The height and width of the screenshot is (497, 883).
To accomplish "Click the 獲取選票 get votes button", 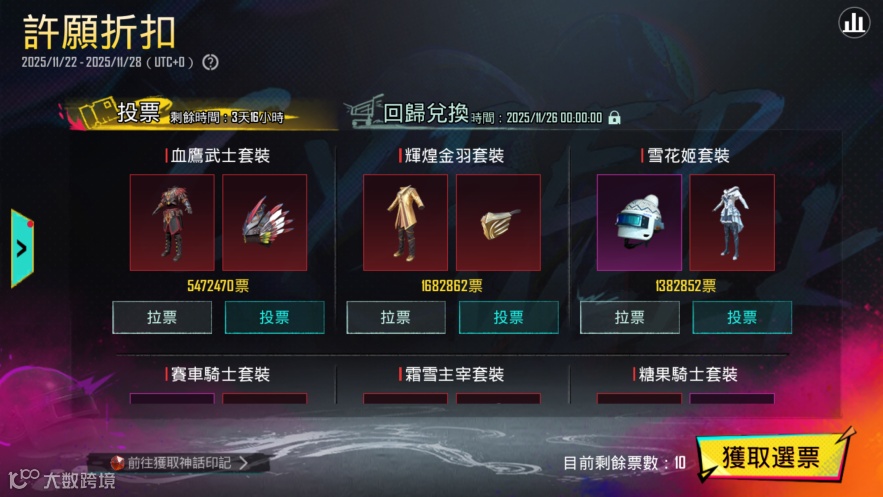I will pos(773,458).
